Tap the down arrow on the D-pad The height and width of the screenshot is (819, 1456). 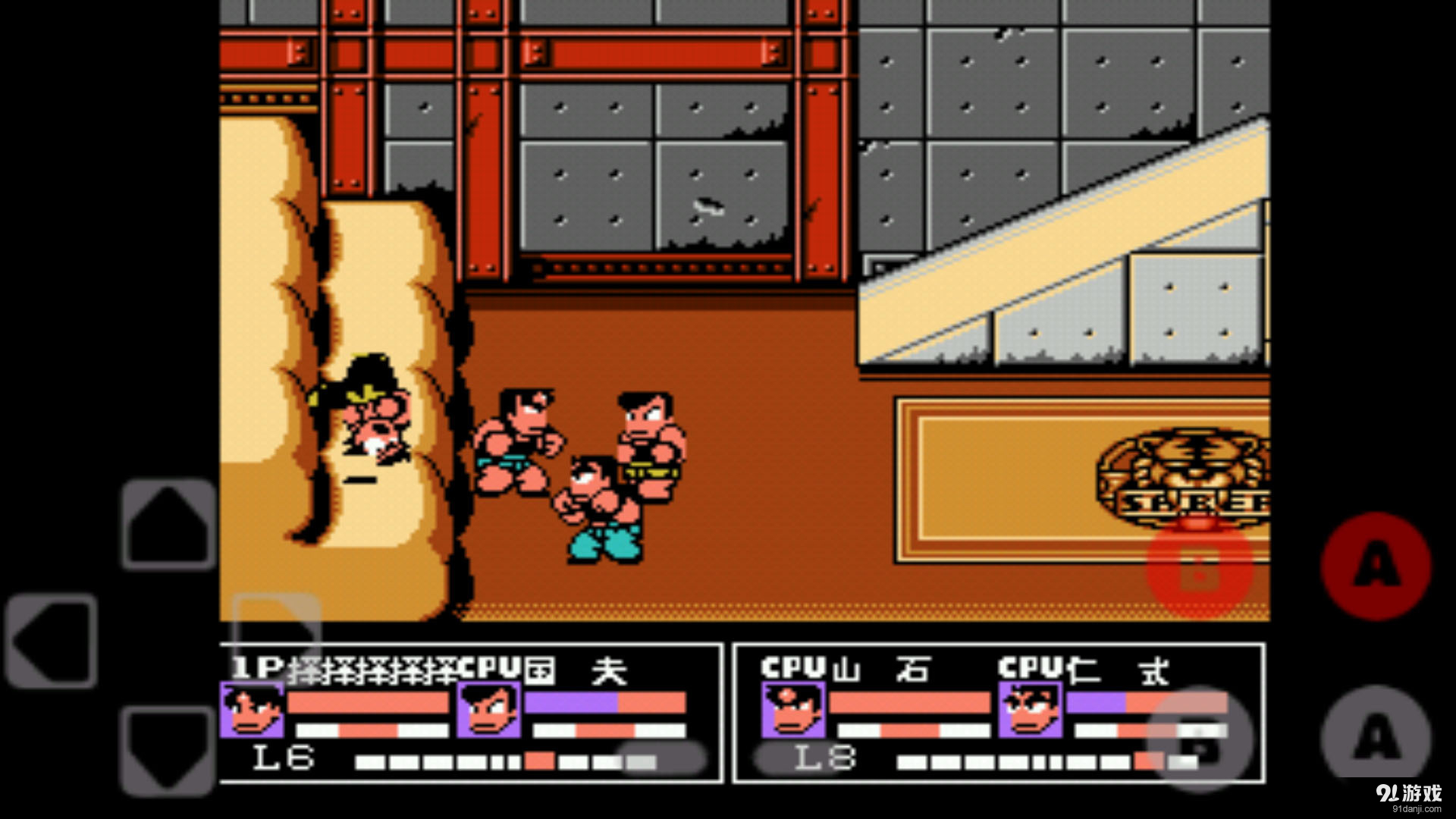pos(168,751)
